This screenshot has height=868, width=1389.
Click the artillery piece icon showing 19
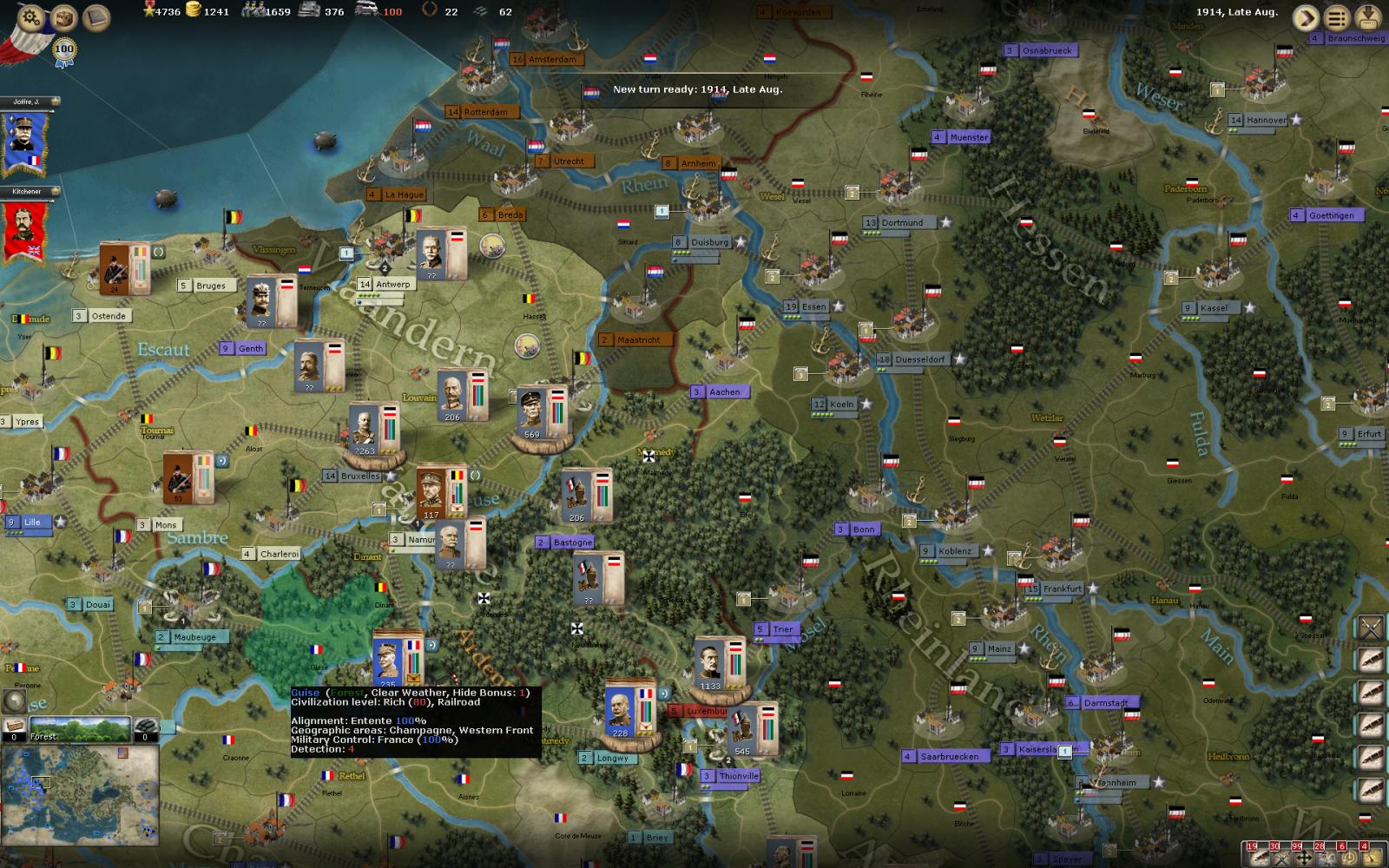(1259, 857)
